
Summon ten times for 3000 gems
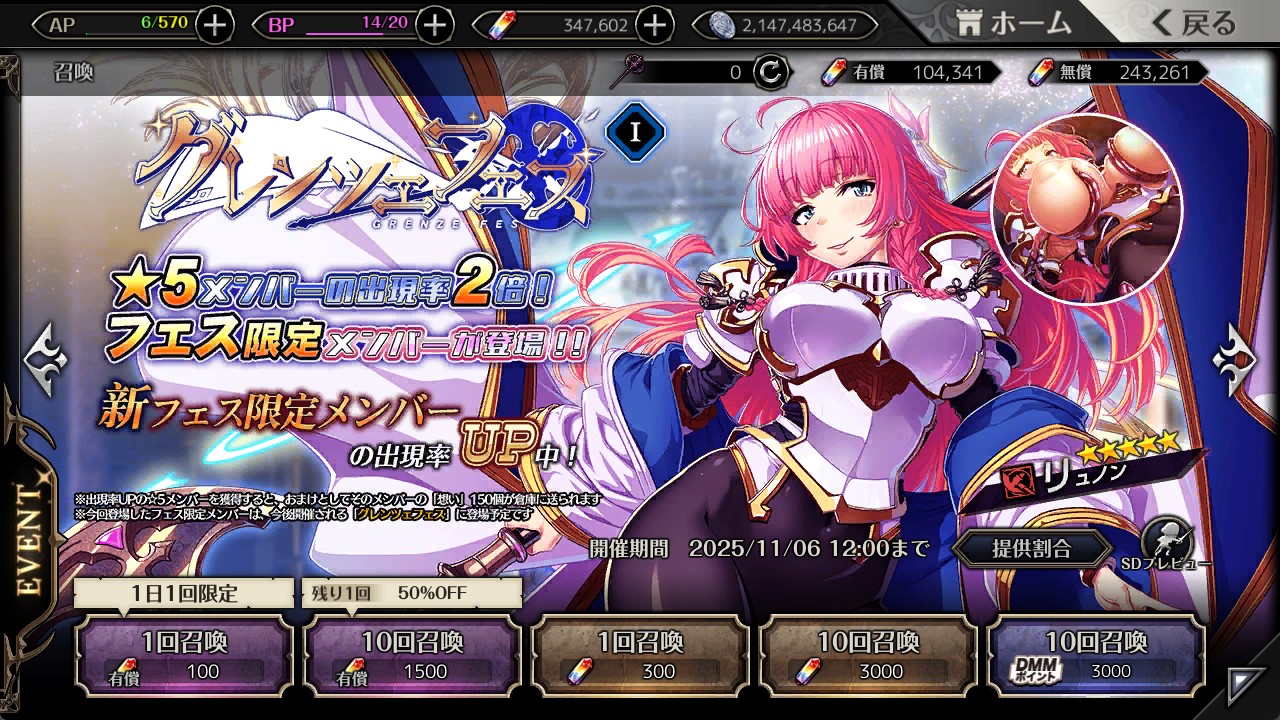[868, 655]
